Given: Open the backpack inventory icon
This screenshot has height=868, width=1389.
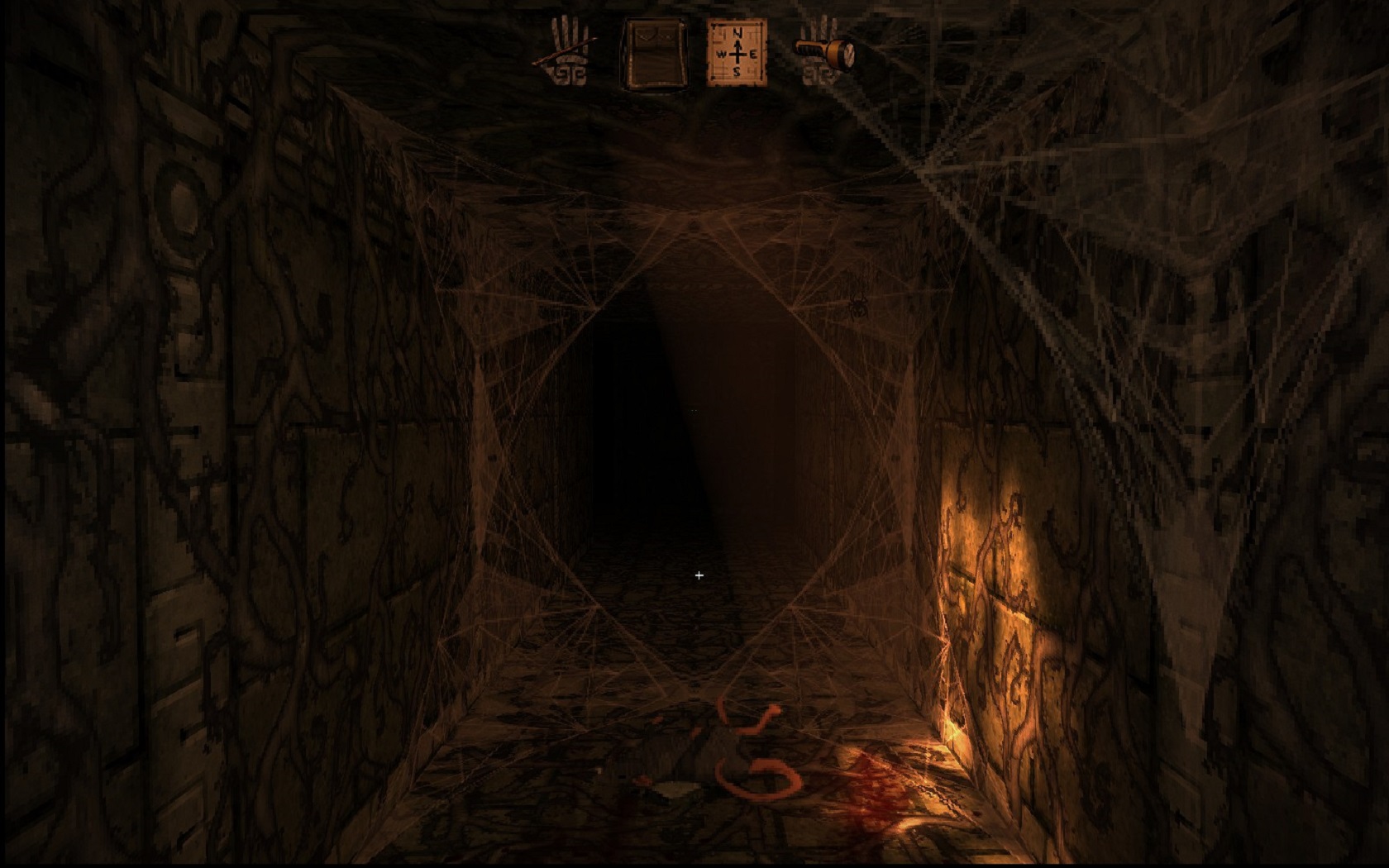Looking at the screenshot, I should [x=654, y=53].
